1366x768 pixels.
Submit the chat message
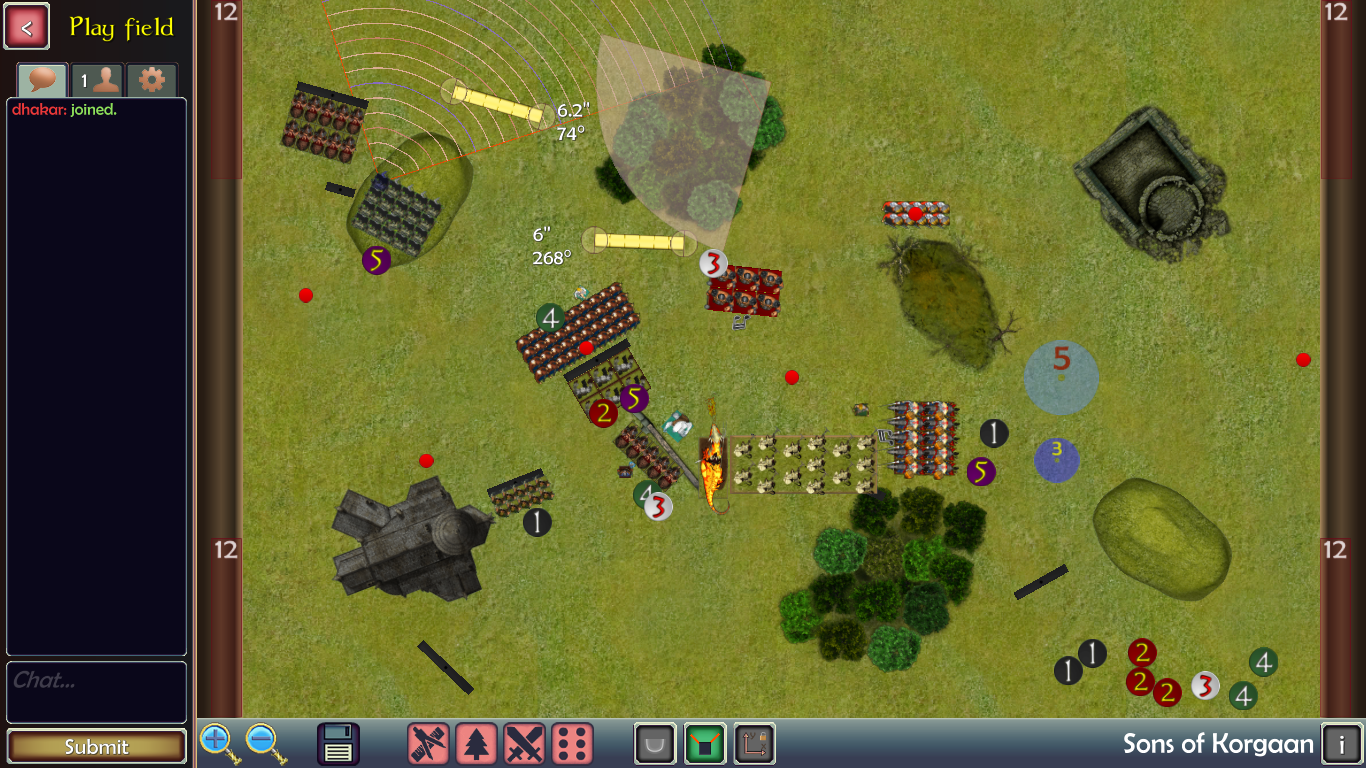coord(96,746)
